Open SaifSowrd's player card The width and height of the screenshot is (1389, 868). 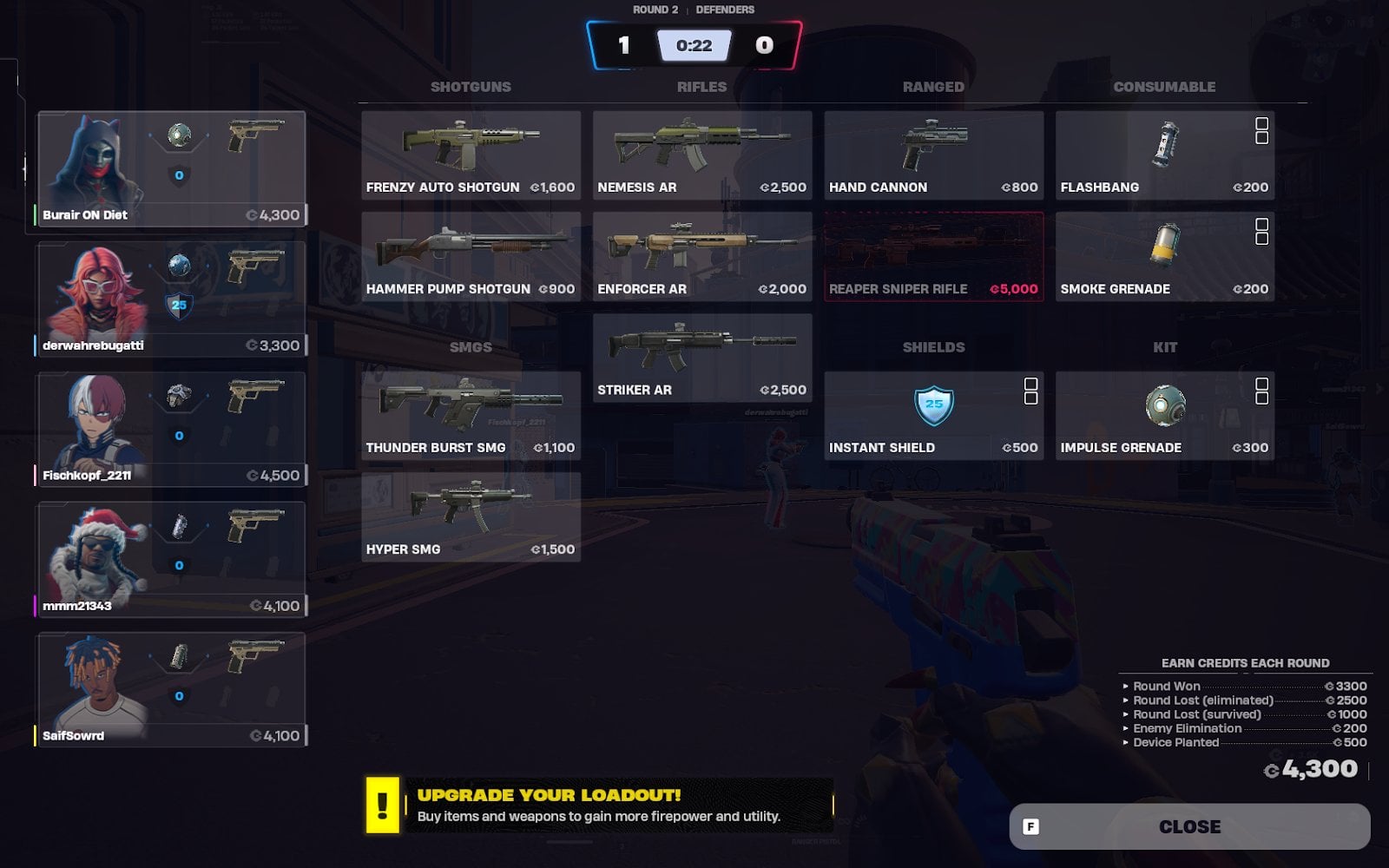tap(171, 689)
